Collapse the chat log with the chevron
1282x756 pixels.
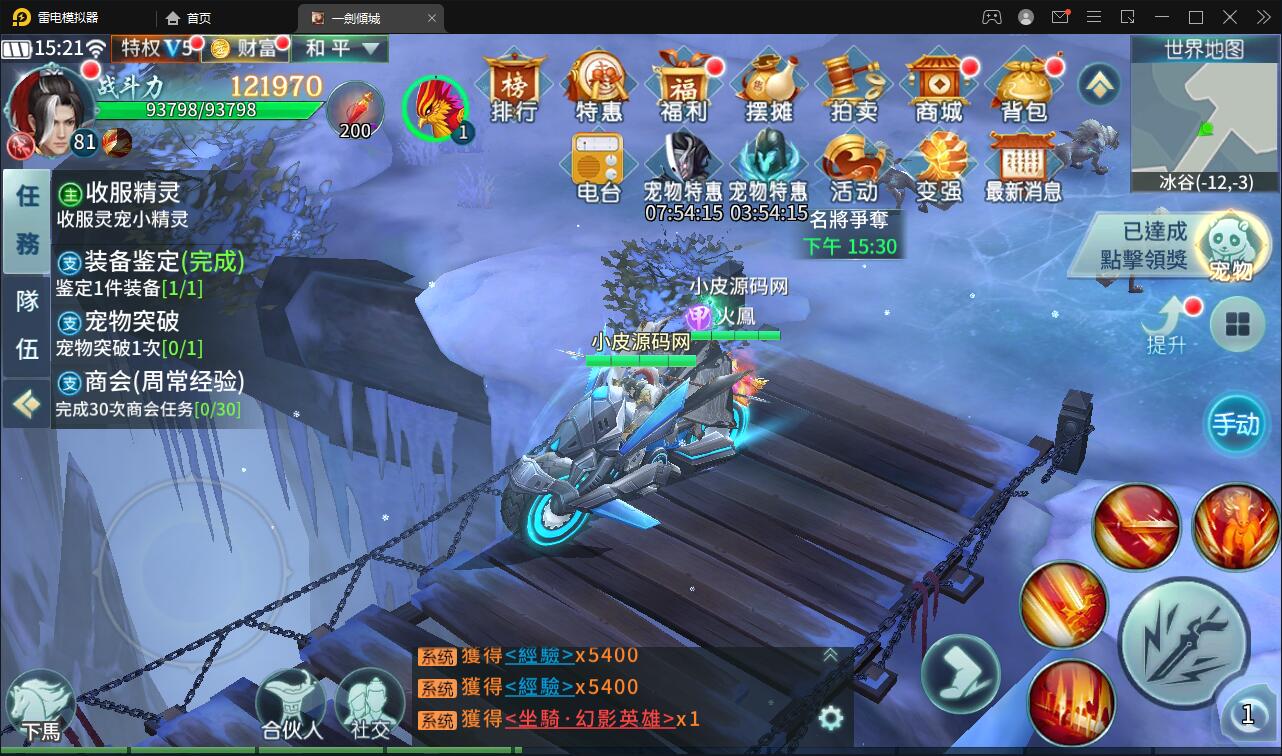[829, 656]
